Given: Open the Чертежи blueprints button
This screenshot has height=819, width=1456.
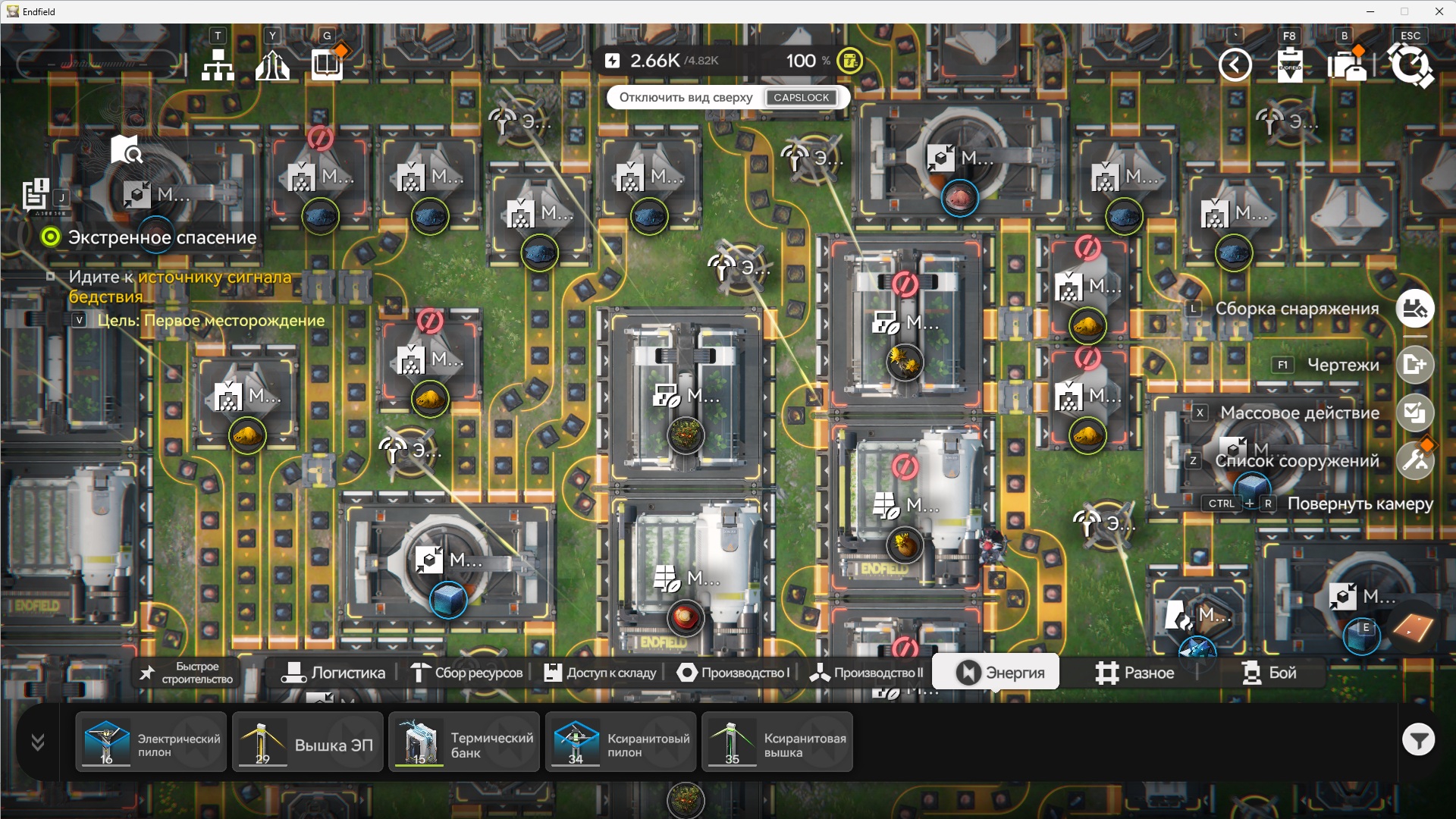Looking at the screenshot, I should 1415,365.
